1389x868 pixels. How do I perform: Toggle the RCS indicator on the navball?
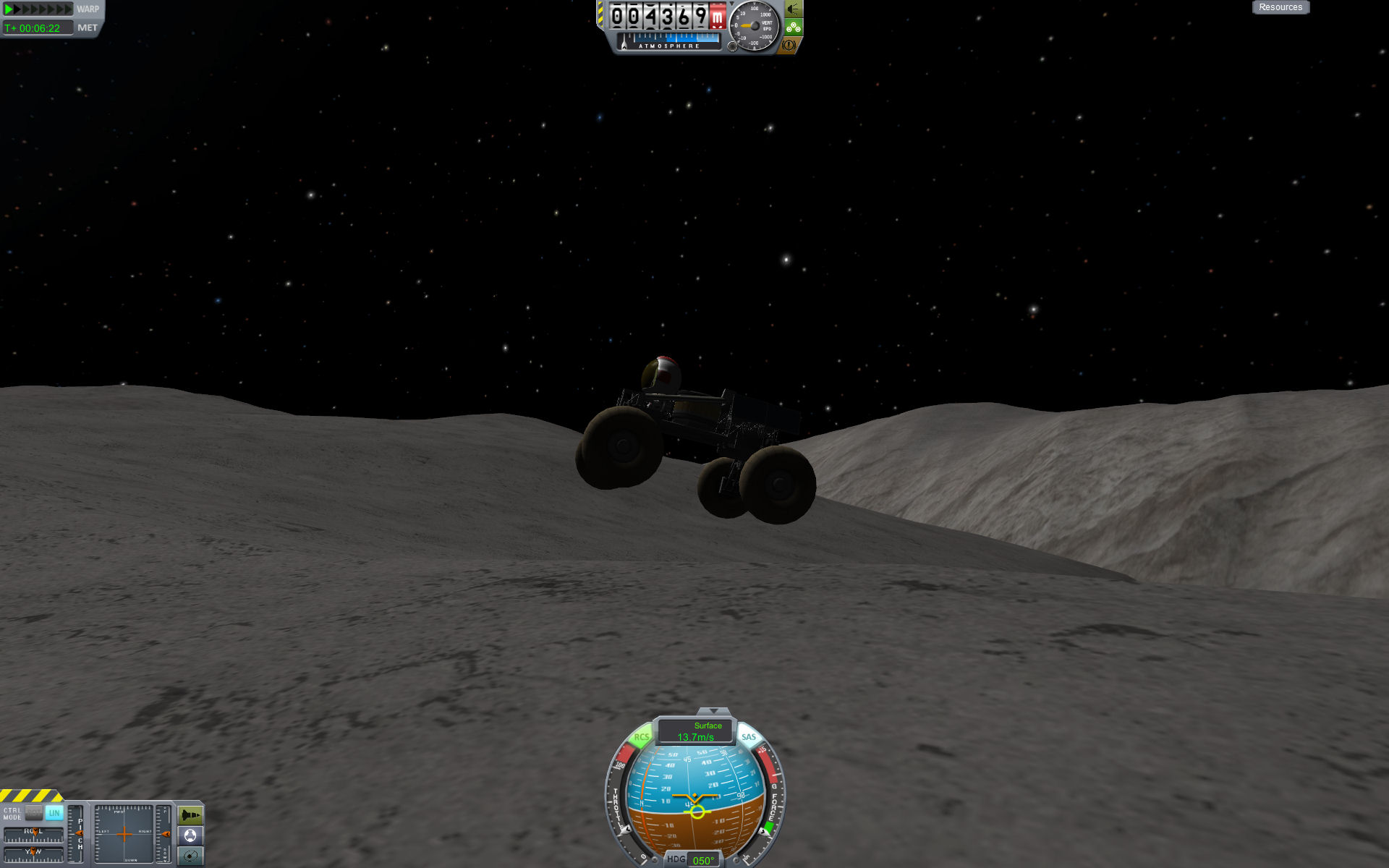[641, 737]
